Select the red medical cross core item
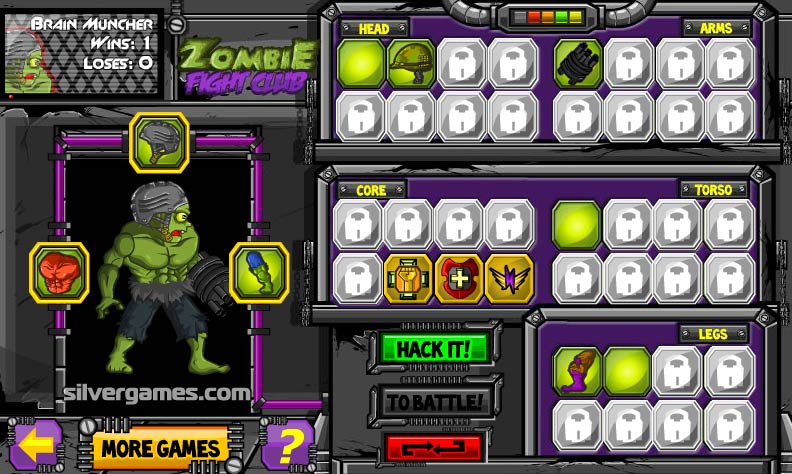The width and height of the screenshot is (792, 474). click(x=460, y=277)
